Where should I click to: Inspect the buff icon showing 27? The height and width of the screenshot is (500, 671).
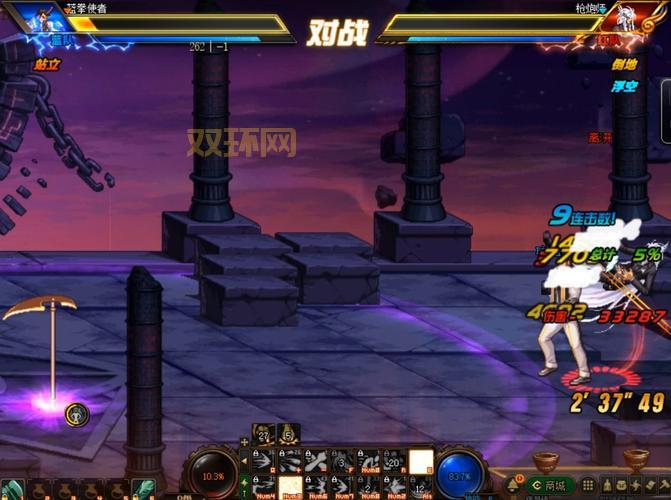(x=263, y=433)
